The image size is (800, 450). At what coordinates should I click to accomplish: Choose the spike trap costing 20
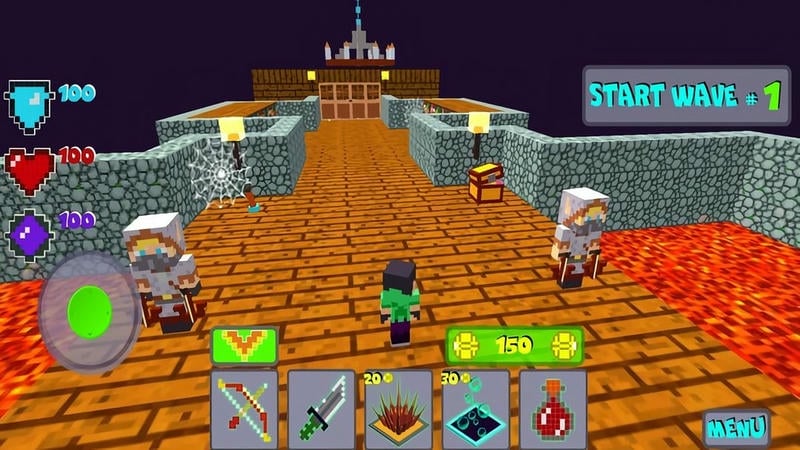tap(399, 408)
